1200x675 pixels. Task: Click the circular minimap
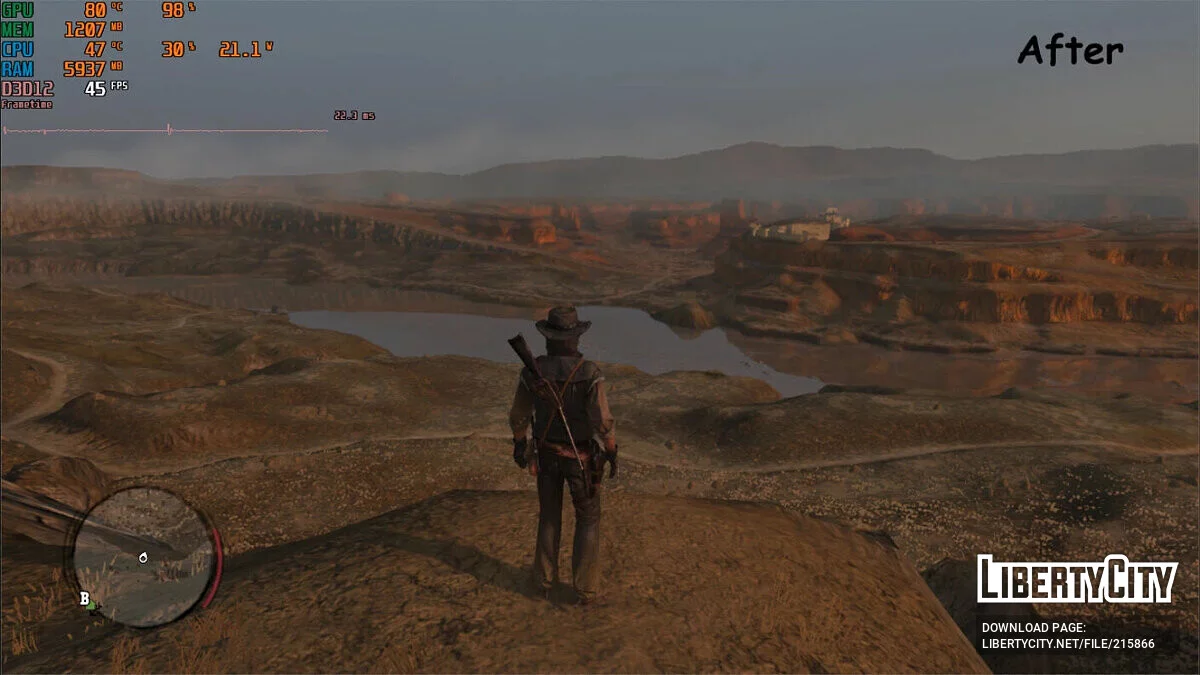(143, 557)
